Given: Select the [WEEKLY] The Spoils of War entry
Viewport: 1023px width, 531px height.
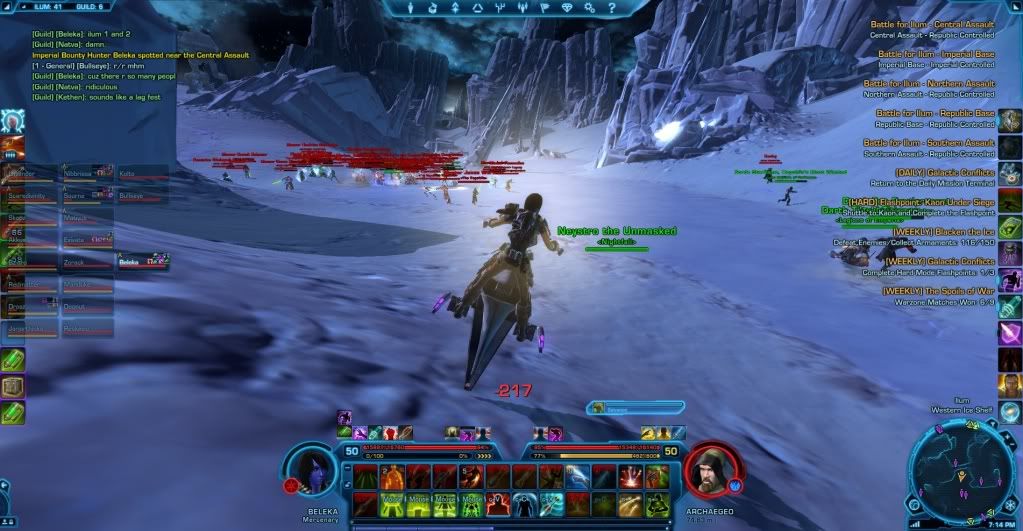Looking at the screenshot, I should [x=938, y=291].
